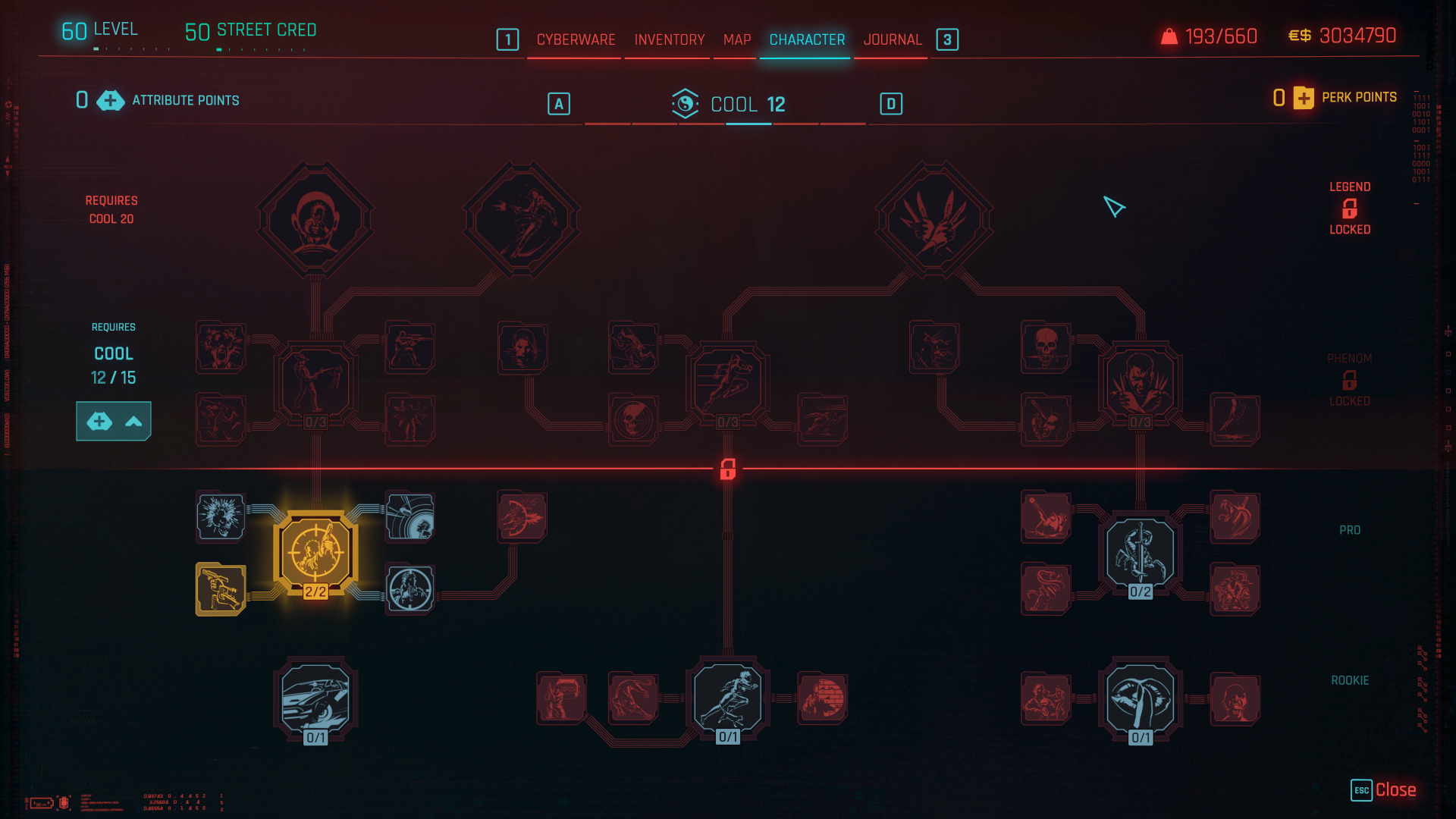Open the Map tab
Viewport: 1456px width, 819px height.
(x=736, y=39)
